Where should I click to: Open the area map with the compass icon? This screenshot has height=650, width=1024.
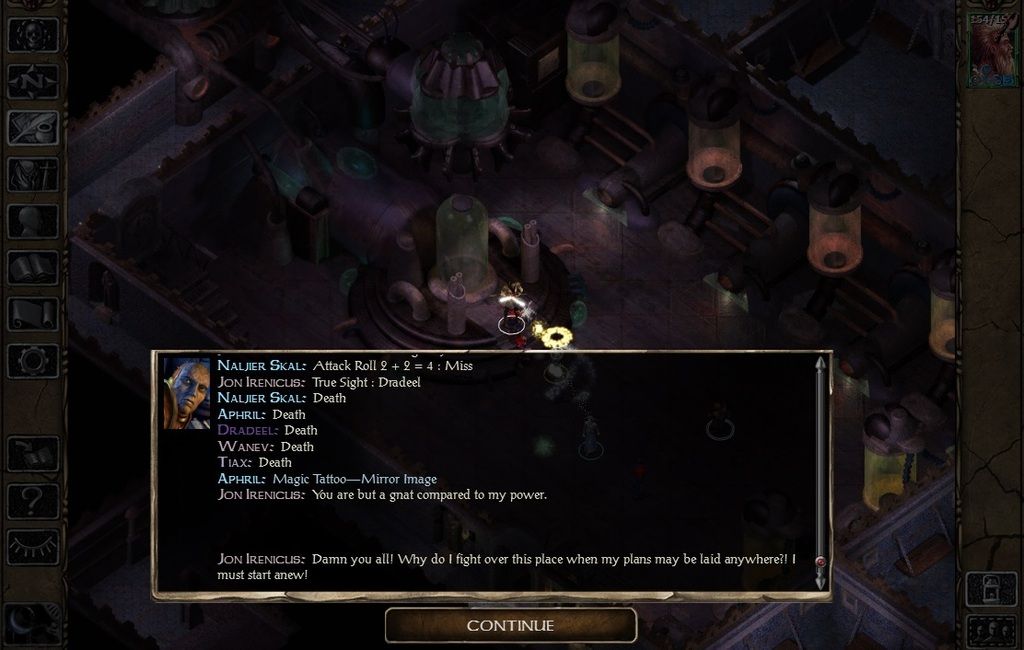pyautogui.click(x=33, y=81)
